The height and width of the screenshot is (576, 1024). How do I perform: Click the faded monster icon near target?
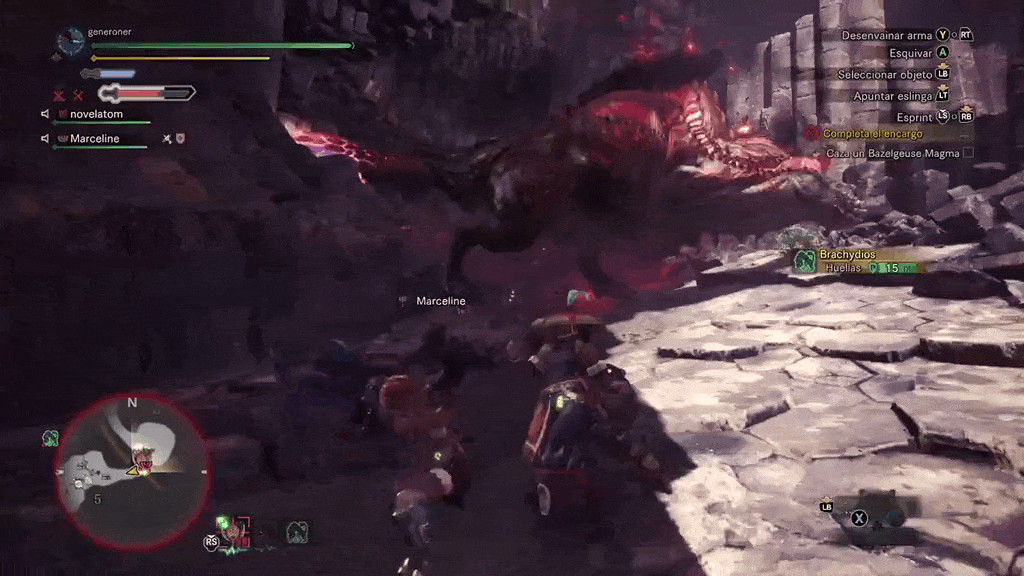(x=297, y=532)
